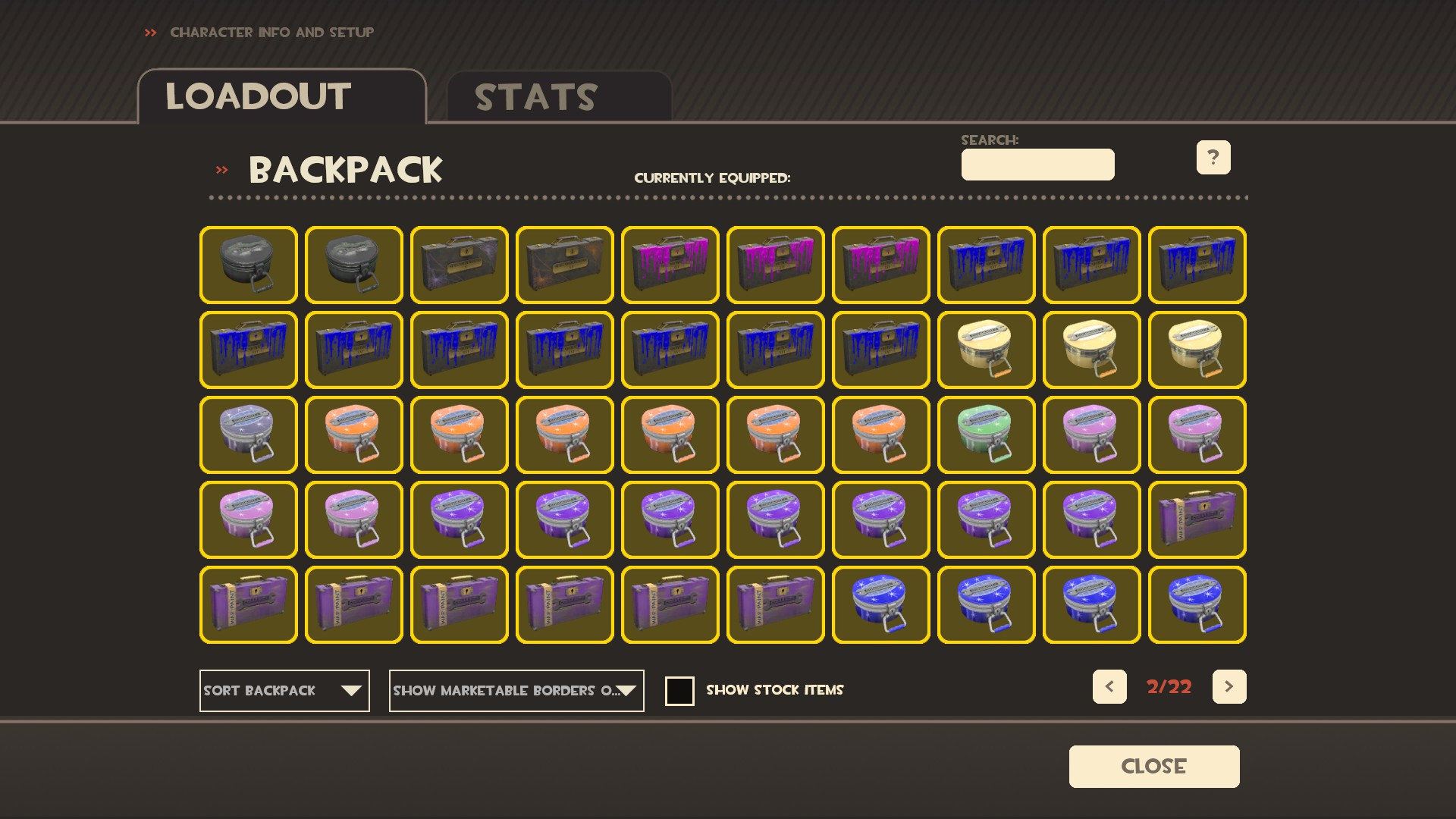
Task: Open the backpack help question mark
Action: click(x=1213, y=157)
